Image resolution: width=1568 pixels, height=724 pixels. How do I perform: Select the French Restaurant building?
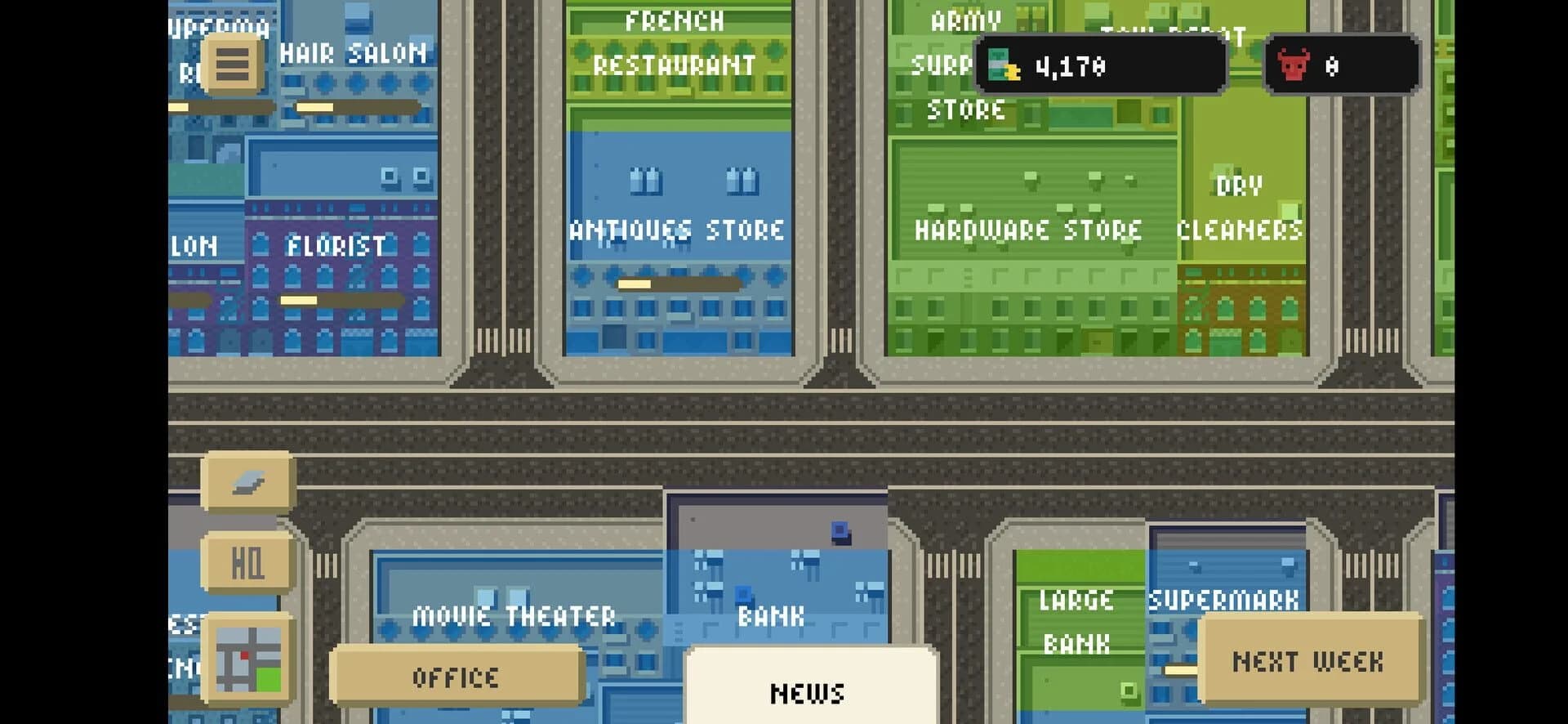(676, 45)
